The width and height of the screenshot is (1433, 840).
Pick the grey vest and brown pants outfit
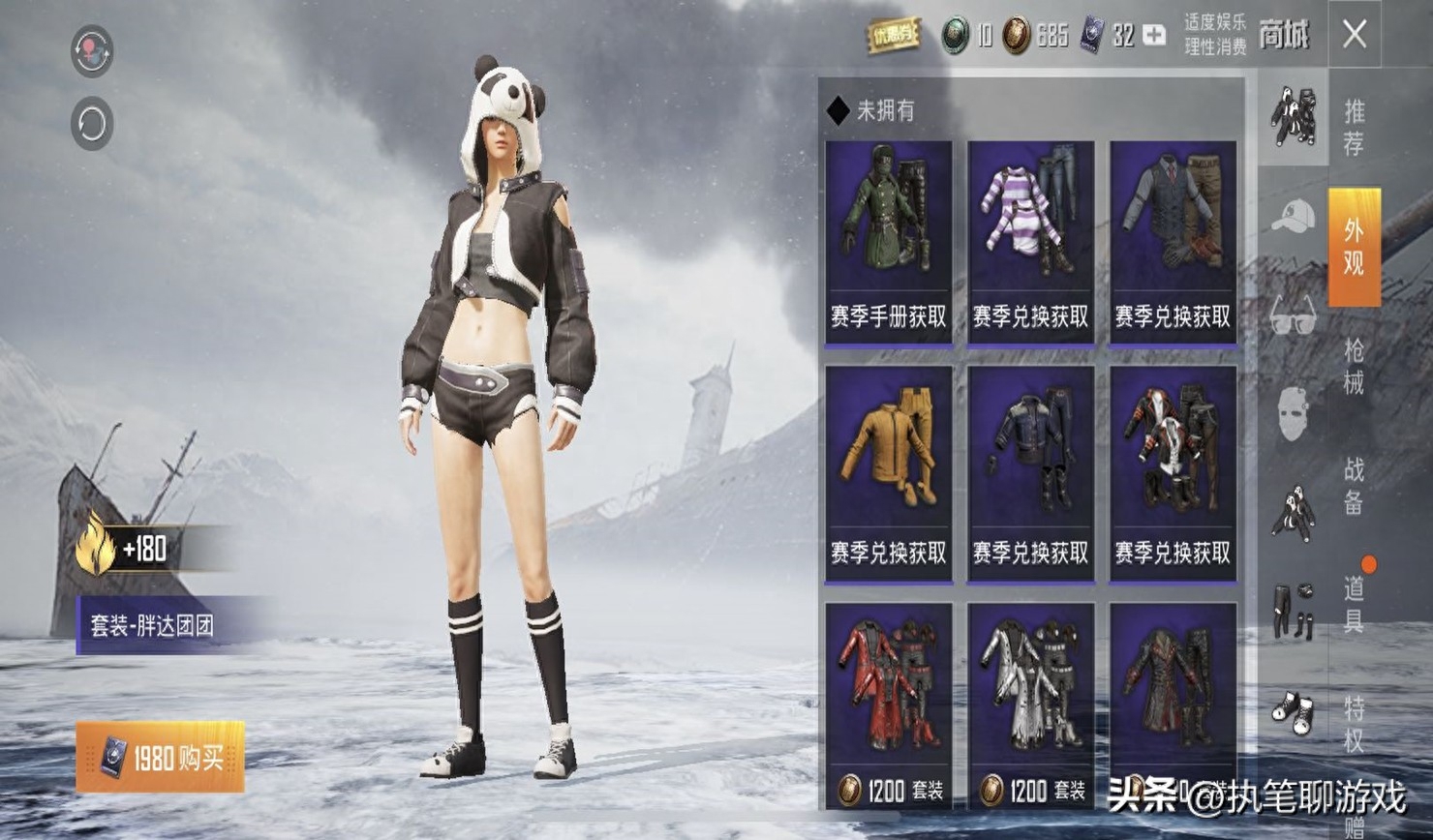click(1173, 243)
